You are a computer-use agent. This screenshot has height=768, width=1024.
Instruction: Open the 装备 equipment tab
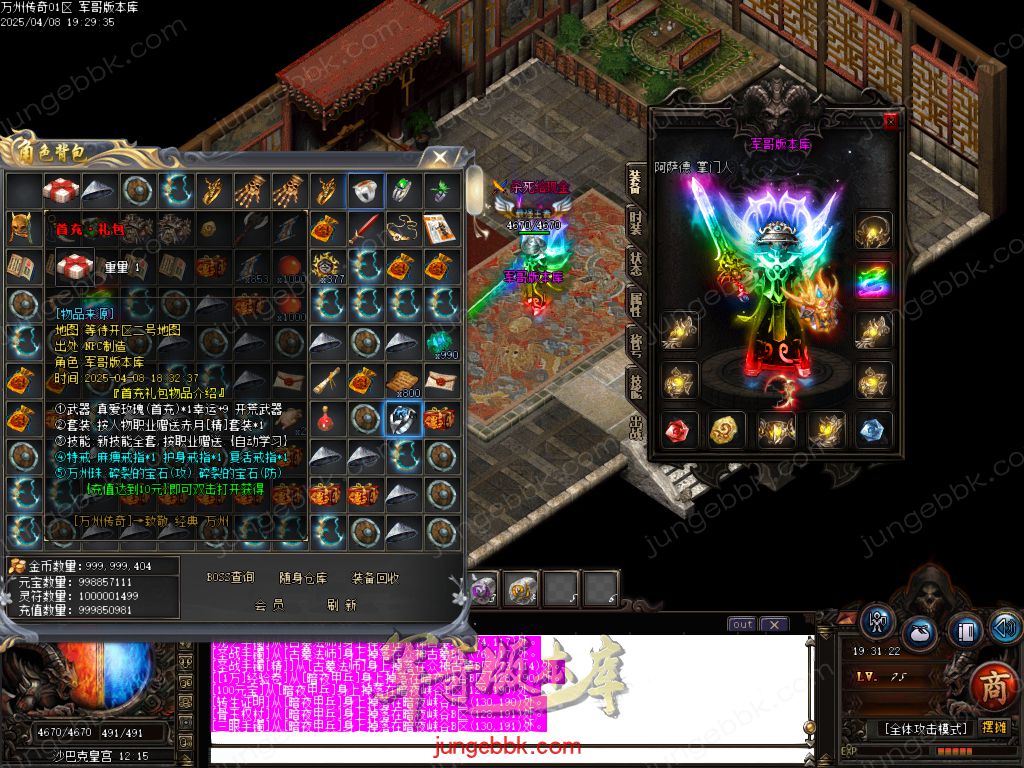[x=636, y=180]
